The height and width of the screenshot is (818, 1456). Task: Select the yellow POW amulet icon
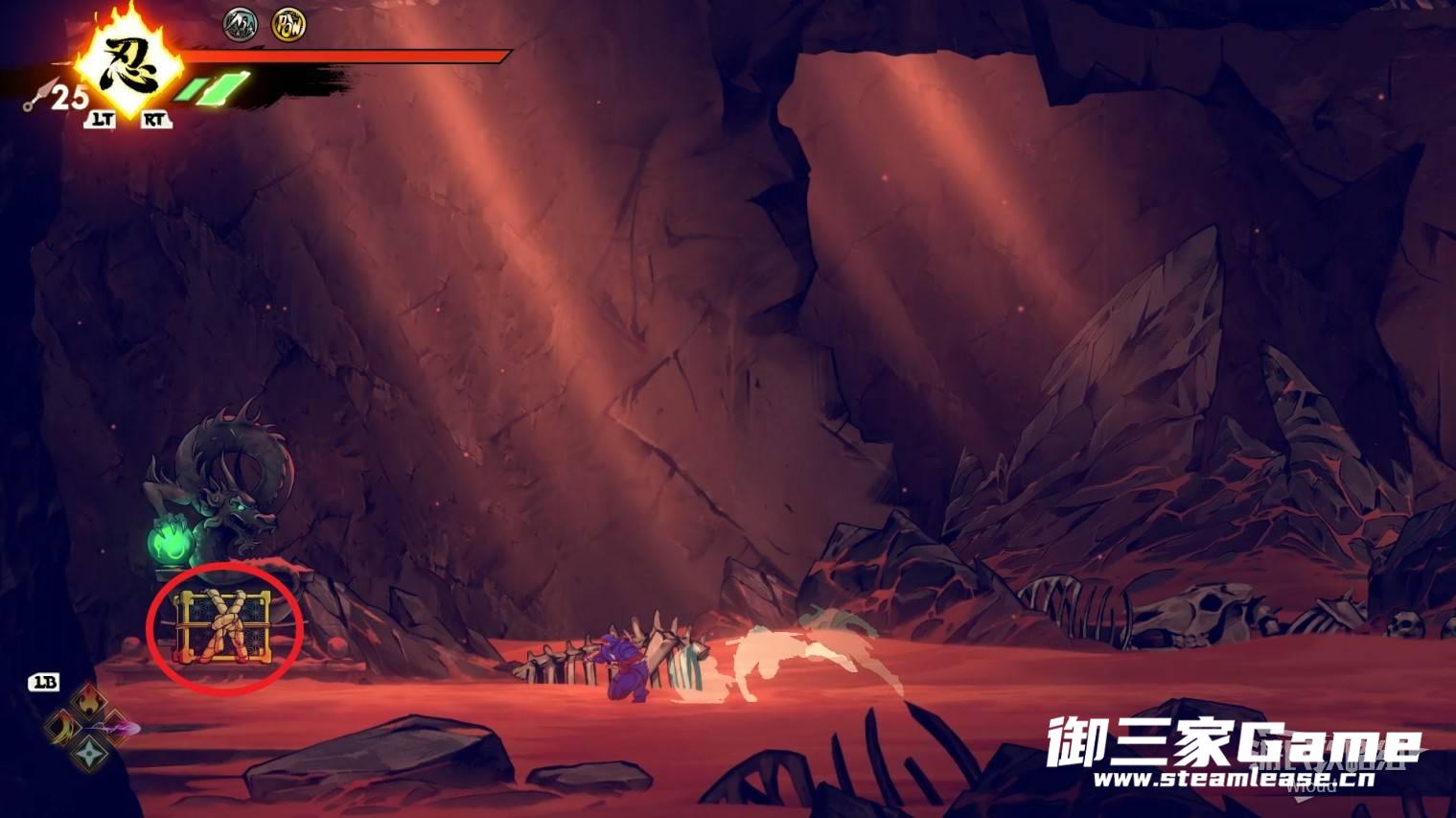[288, 24]
